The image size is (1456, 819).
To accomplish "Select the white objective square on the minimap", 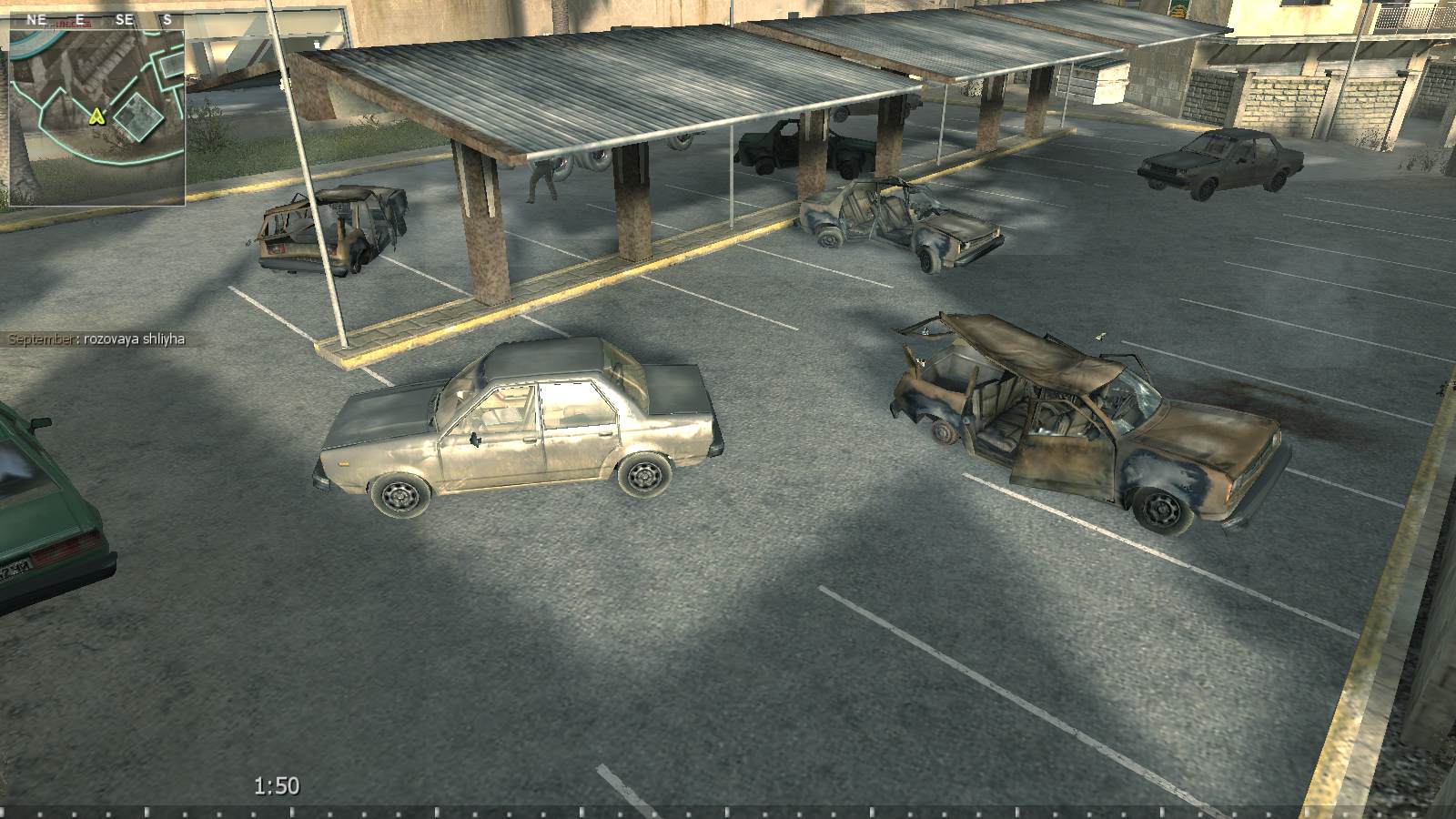I will click(138, 116).
